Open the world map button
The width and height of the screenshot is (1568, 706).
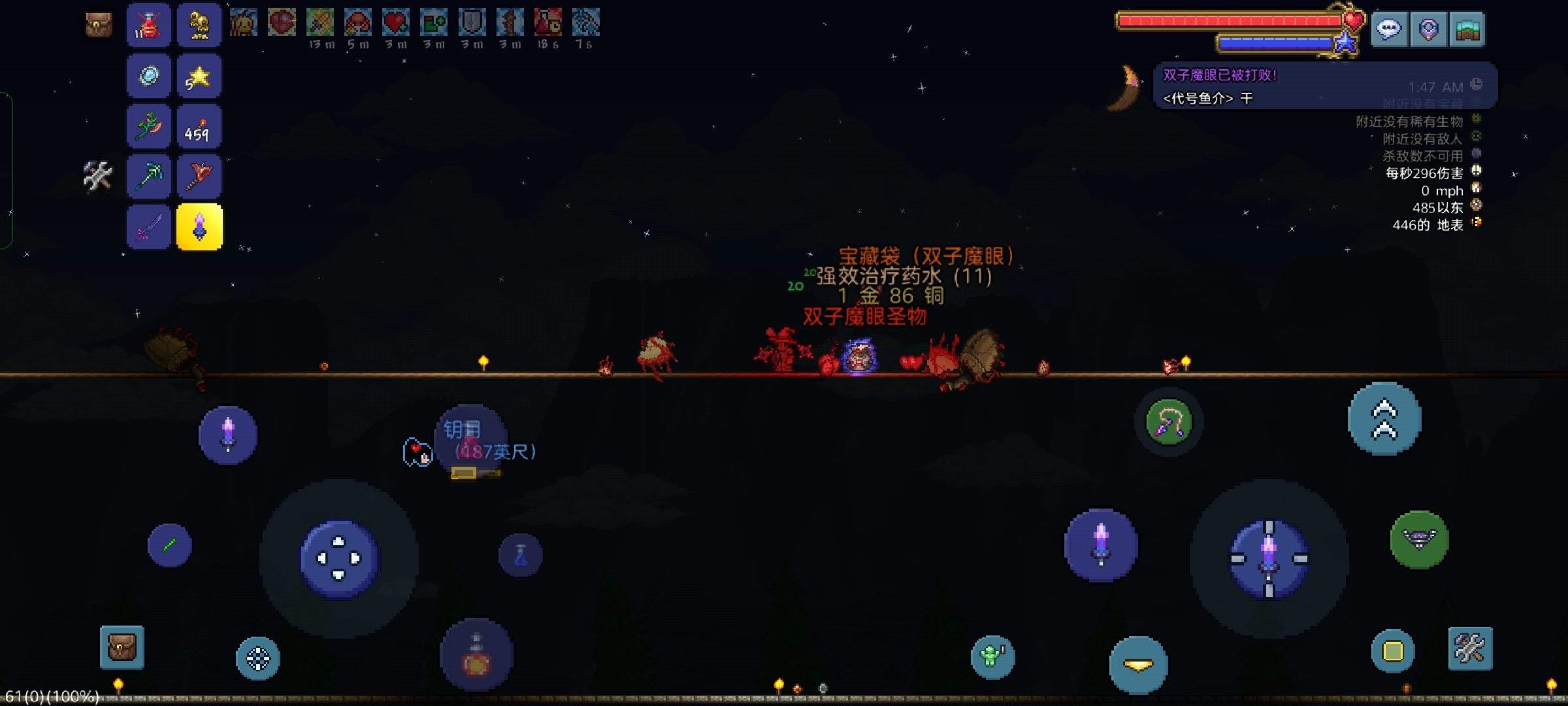(1467, 29)
